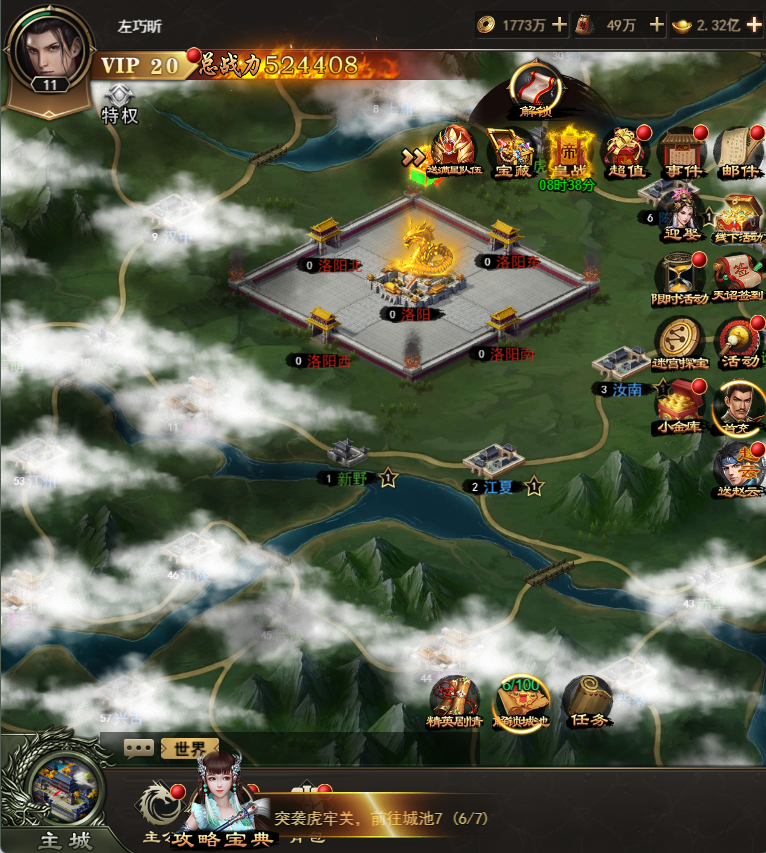Enter the 皇战 emperor battle event
The image size is (766, 853).
(568, 152)
